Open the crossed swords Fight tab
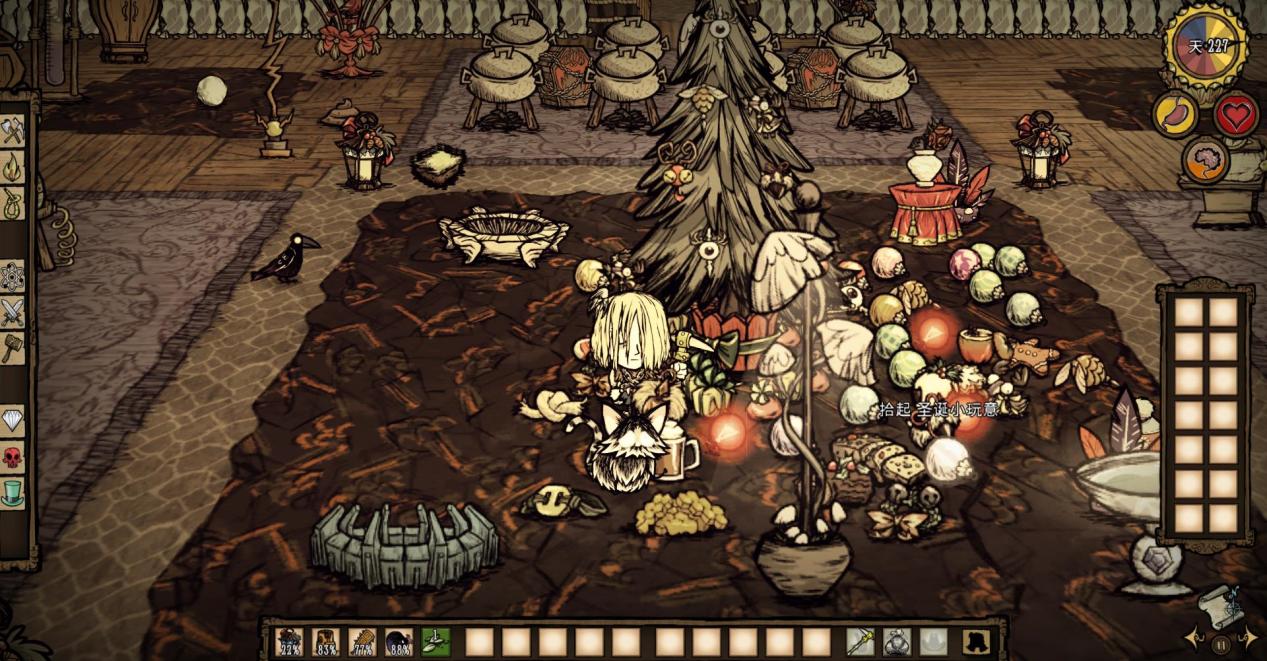 tap(12, 311)
